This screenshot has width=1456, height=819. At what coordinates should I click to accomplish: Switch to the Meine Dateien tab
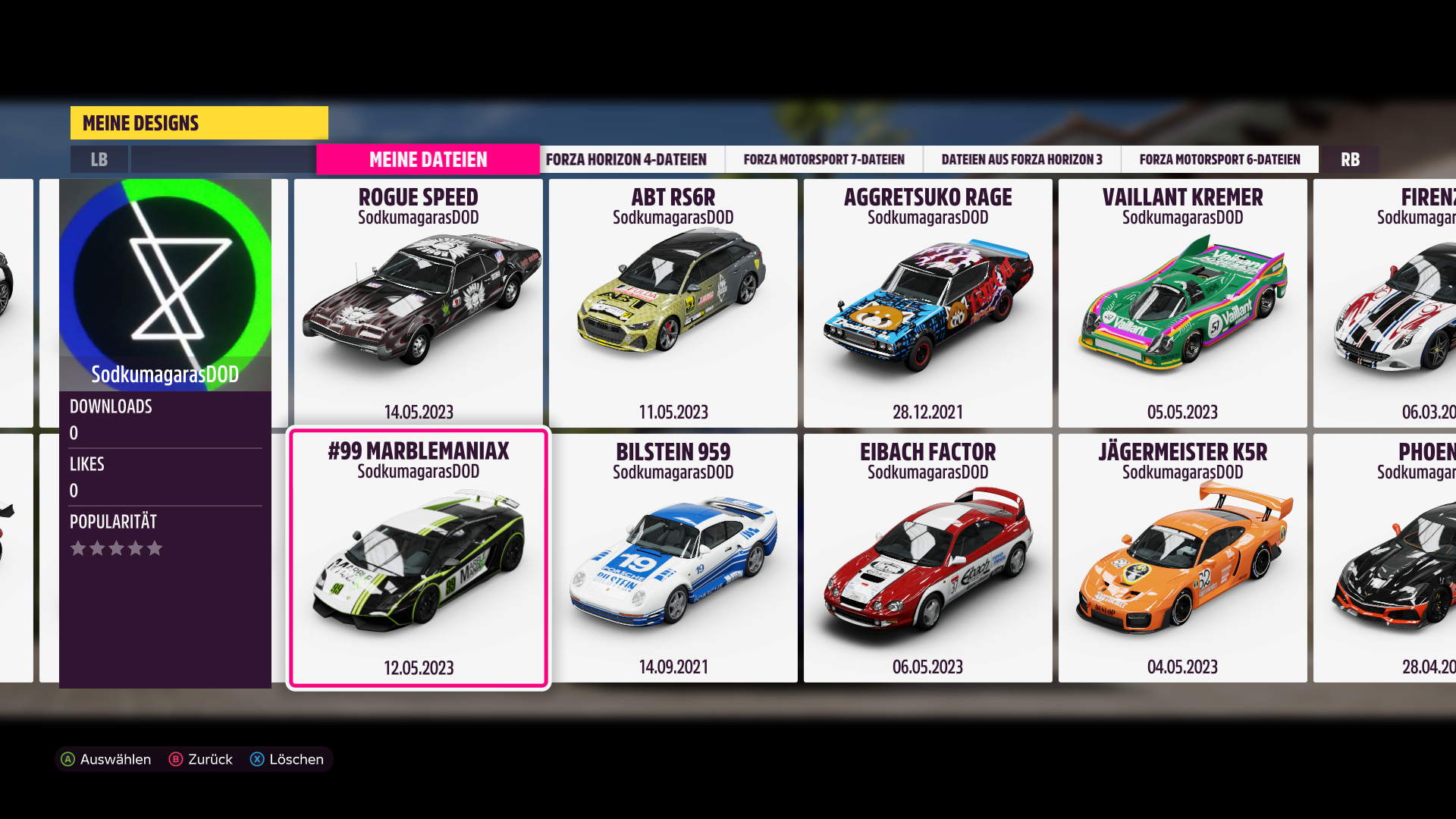428,160
